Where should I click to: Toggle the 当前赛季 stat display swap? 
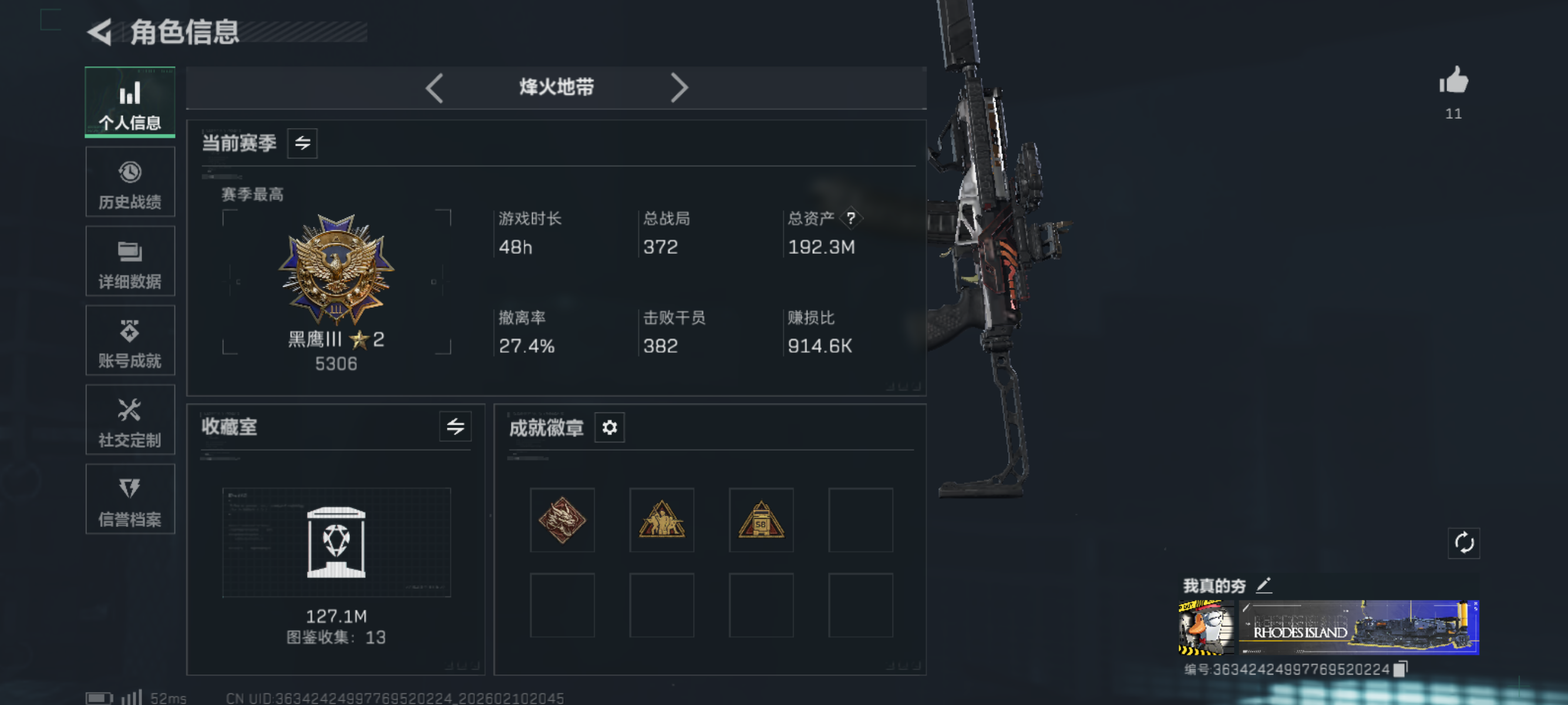click(x=302, y=143)
